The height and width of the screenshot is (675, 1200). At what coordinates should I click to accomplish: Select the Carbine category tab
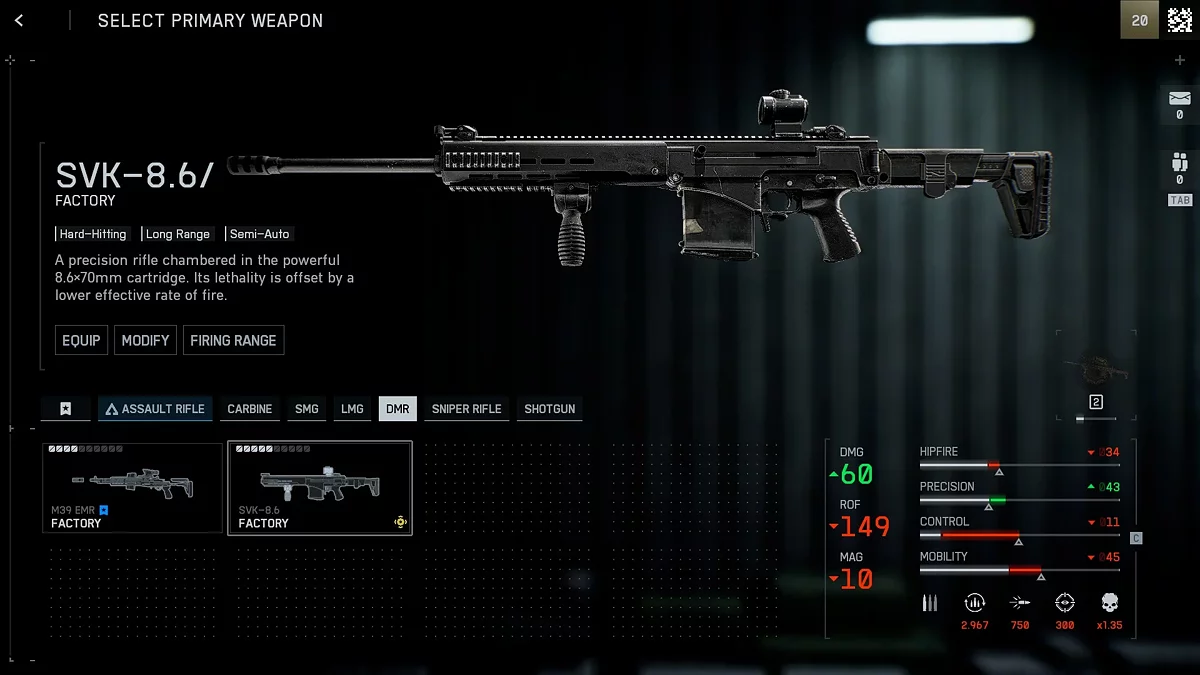249,408
